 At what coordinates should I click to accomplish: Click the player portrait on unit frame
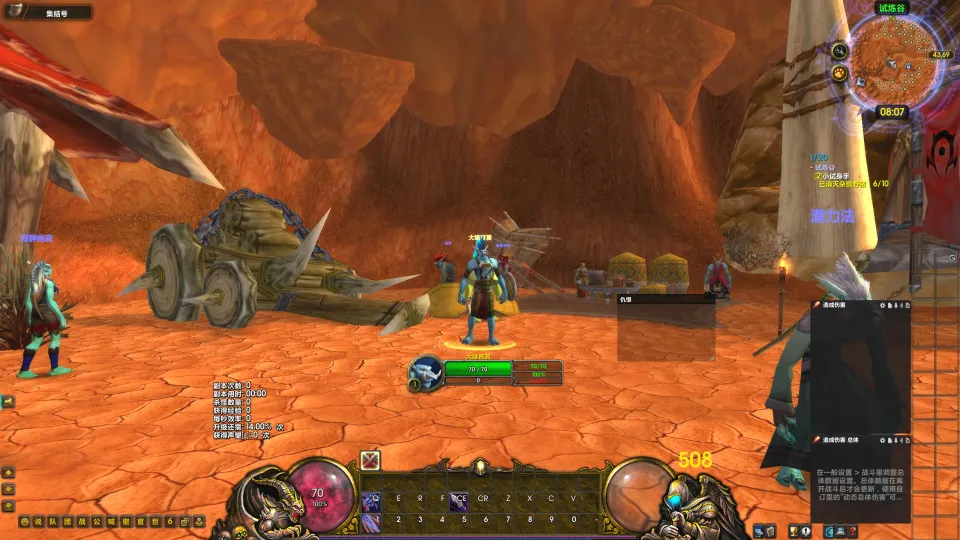(x=425, y=372)
